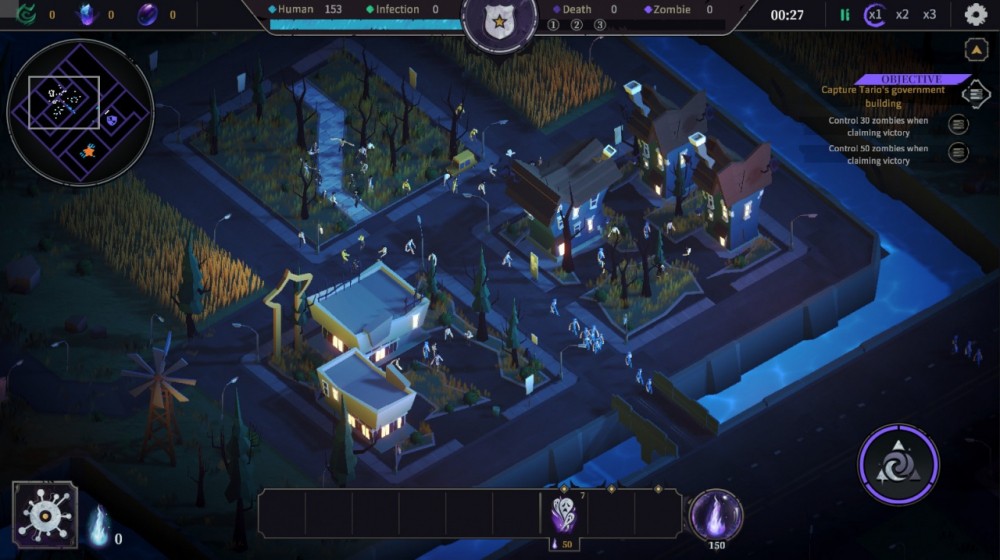Open the settings gear menu
Screen dimensions: 1000x560
(975, 14)
